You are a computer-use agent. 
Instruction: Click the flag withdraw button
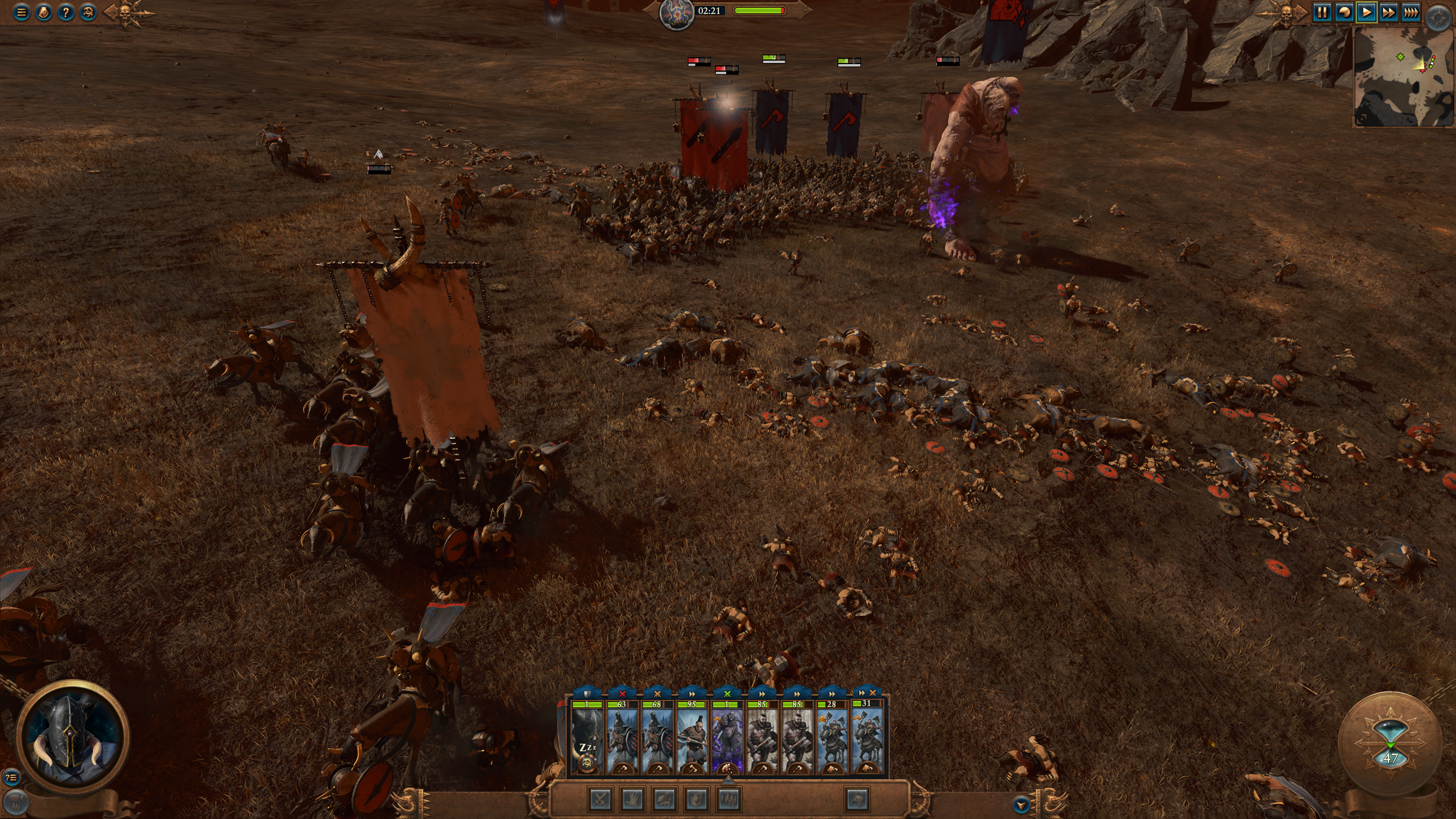click(x=857, y=799)
